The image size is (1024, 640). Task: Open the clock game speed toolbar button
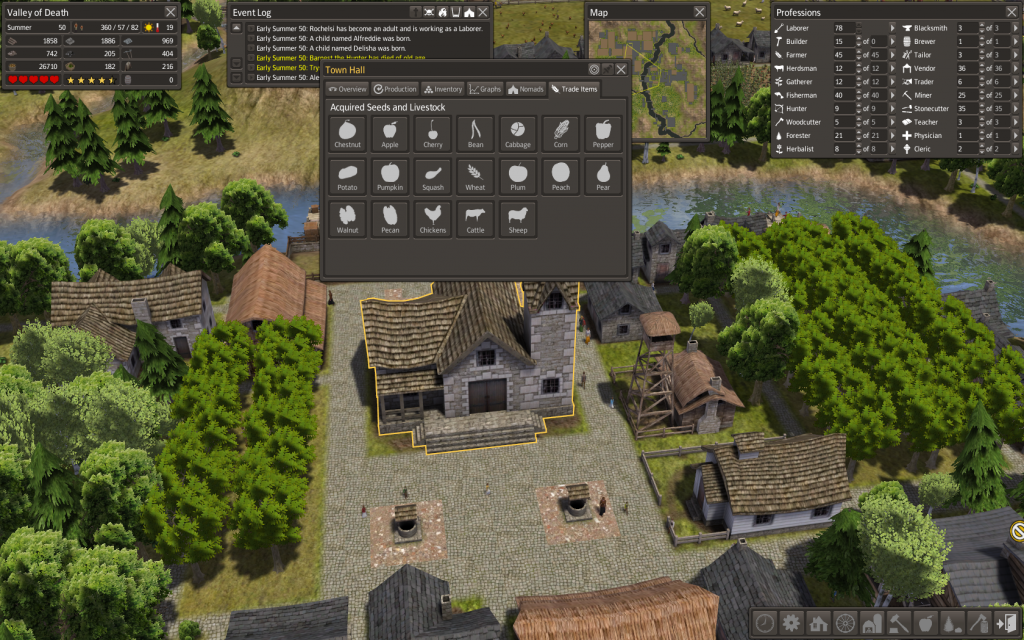click(765, 622)
